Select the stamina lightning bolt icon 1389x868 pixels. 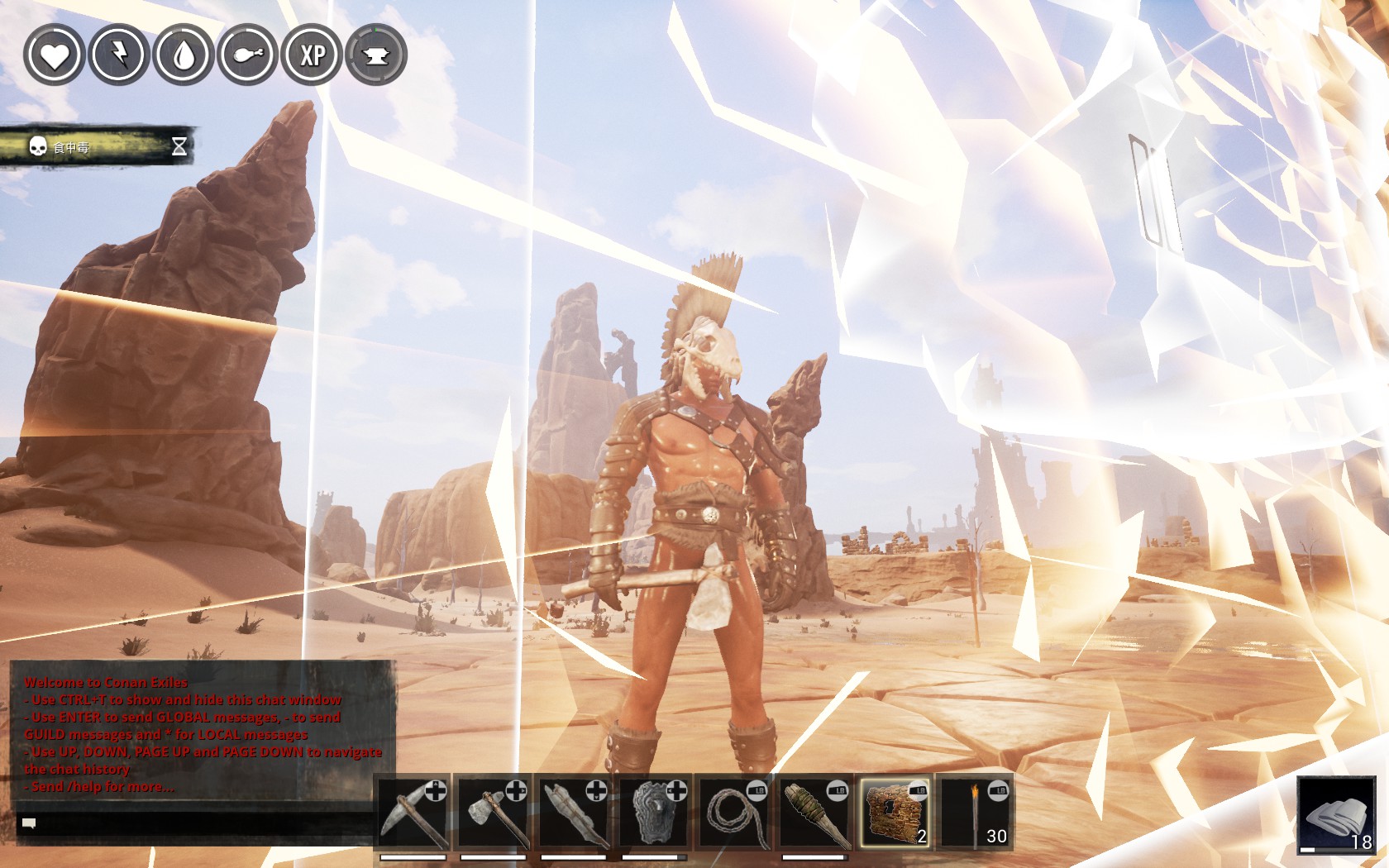118,56
